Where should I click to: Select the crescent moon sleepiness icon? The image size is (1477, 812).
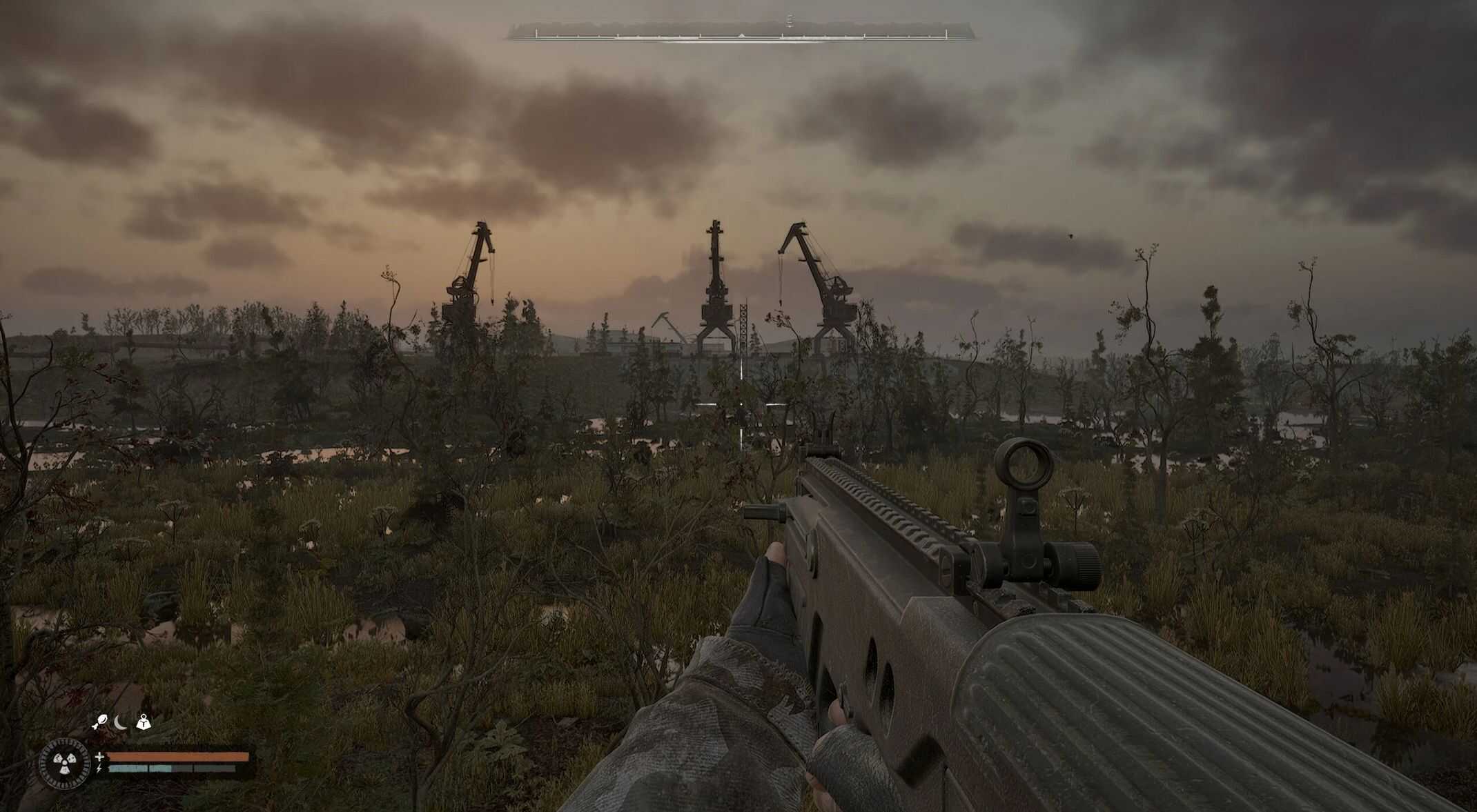tap(121, 723)
